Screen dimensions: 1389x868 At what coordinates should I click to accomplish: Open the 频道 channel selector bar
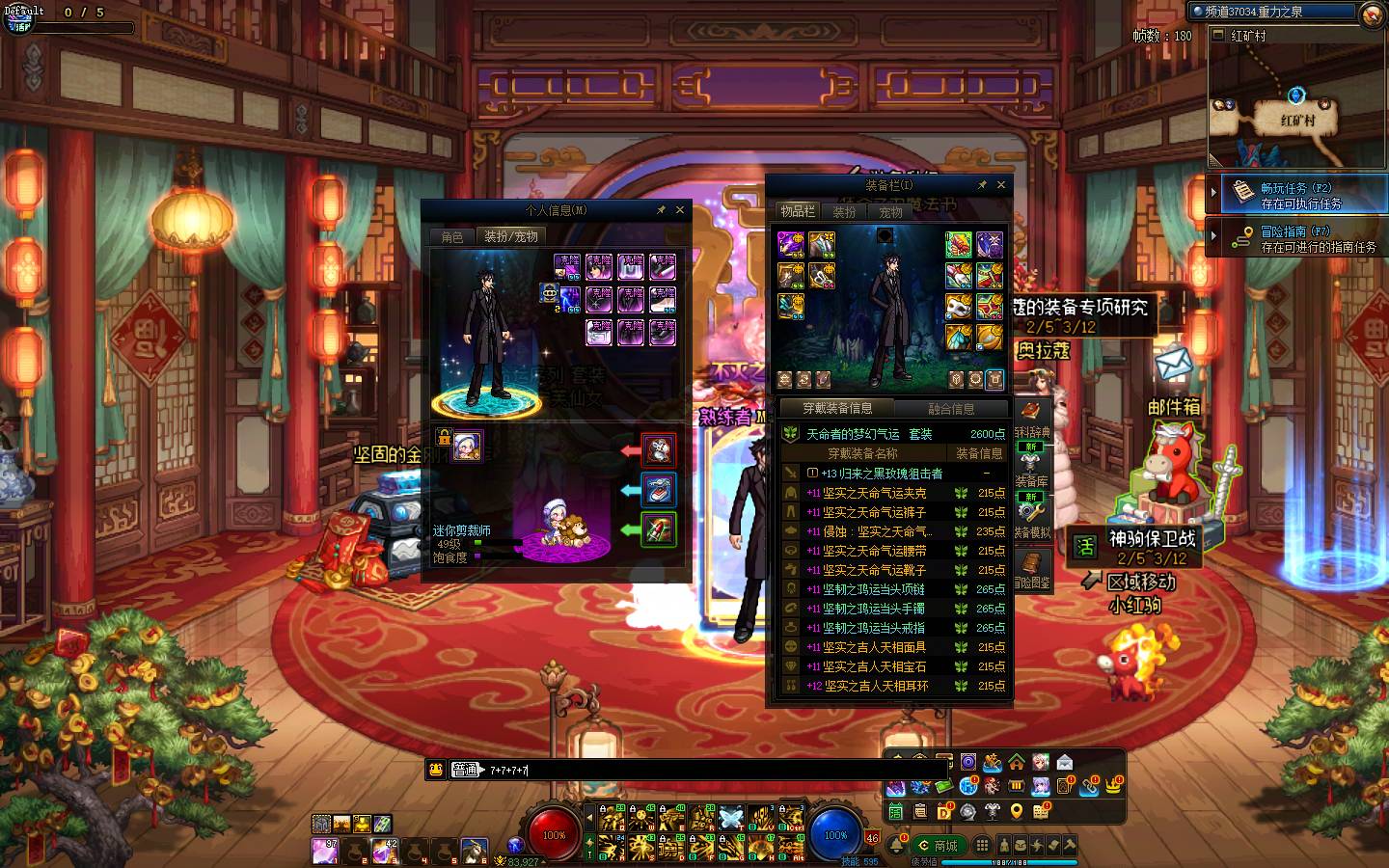coord(1271,12)
